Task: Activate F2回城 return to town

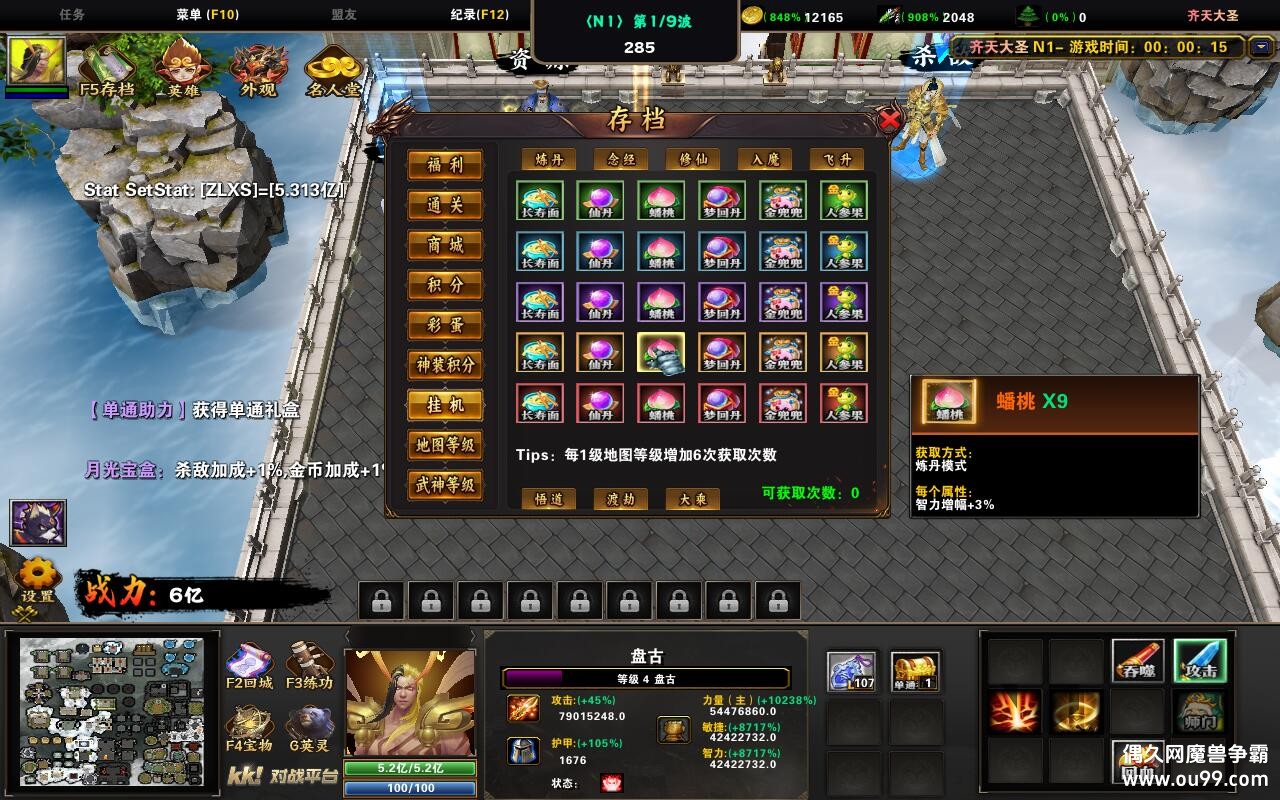Action: [249, 668]
